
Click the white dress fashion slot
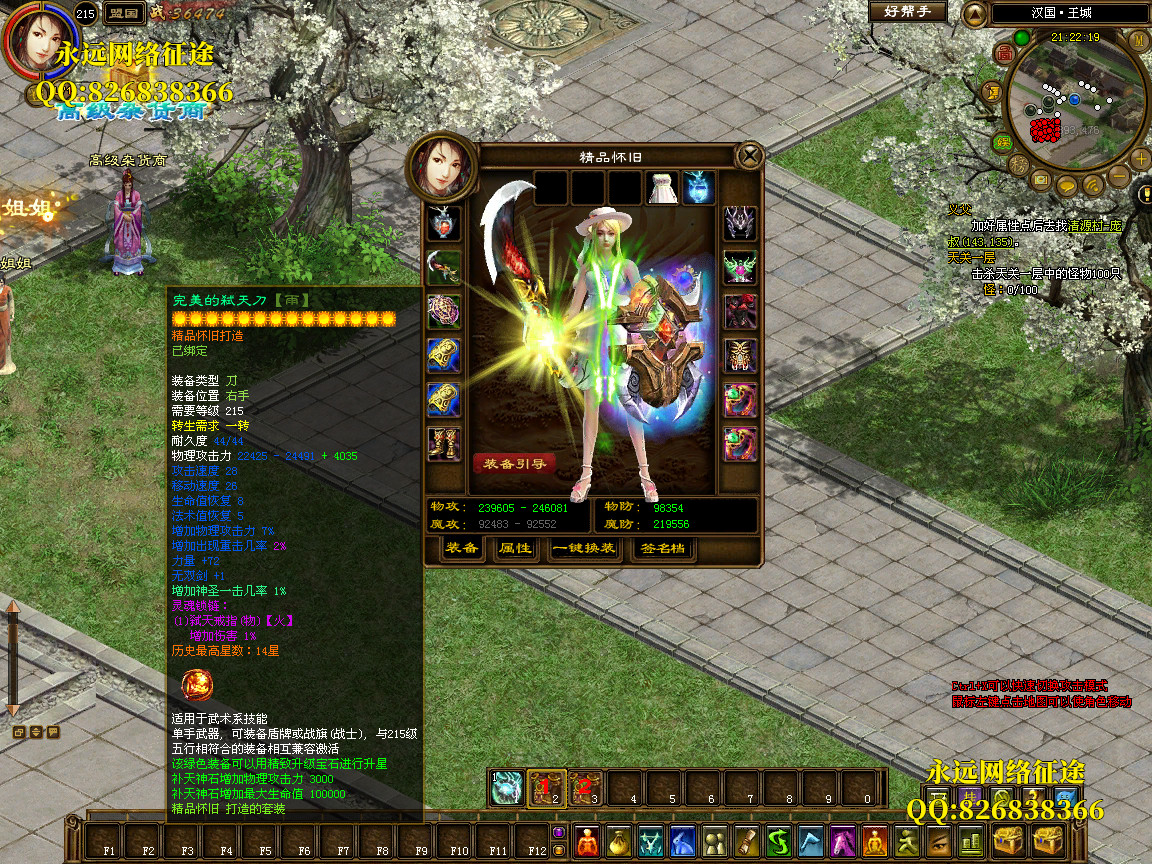pyautogui.click(x=663, y=187)
